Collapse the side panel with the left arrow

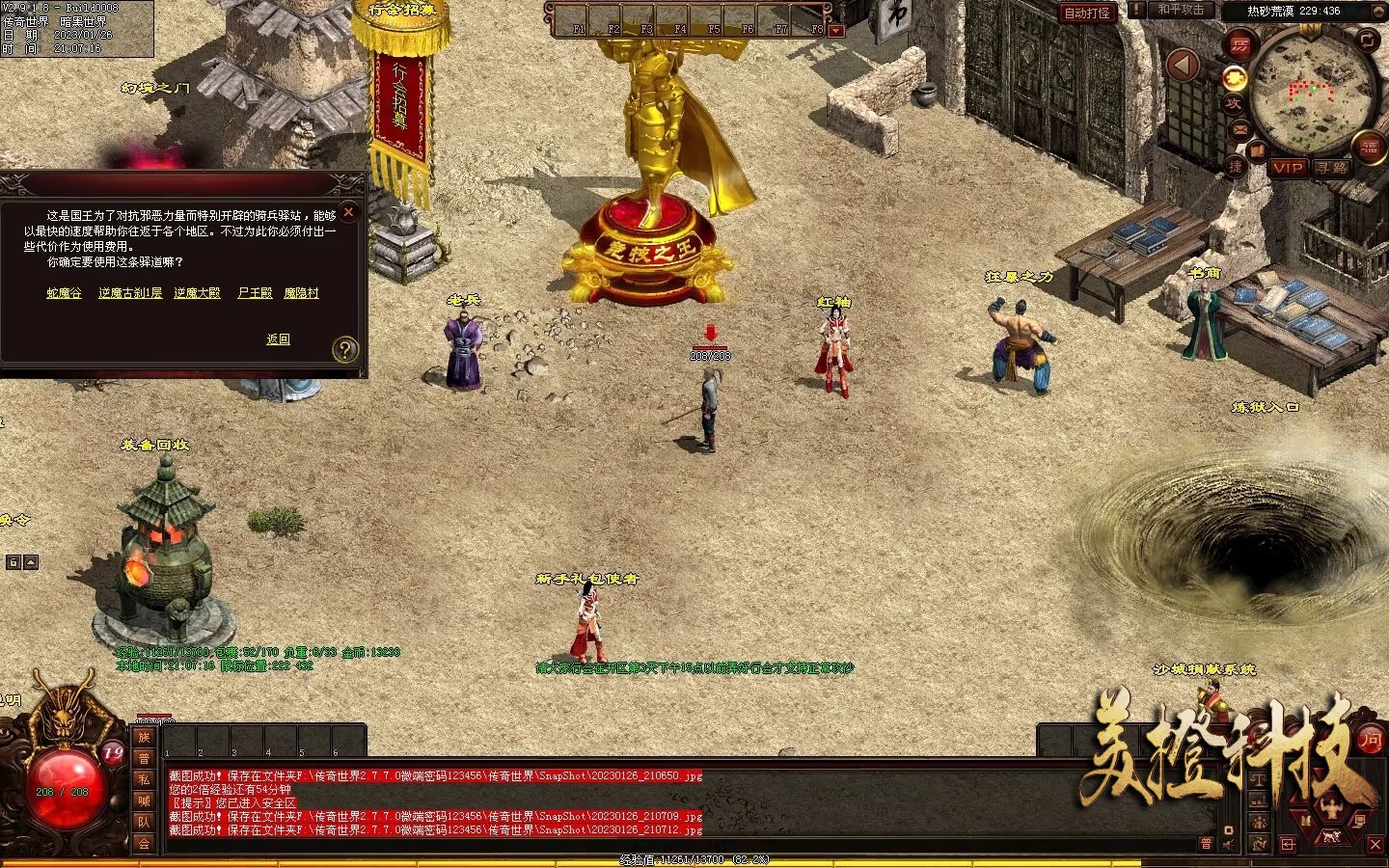coord(1183,66)
